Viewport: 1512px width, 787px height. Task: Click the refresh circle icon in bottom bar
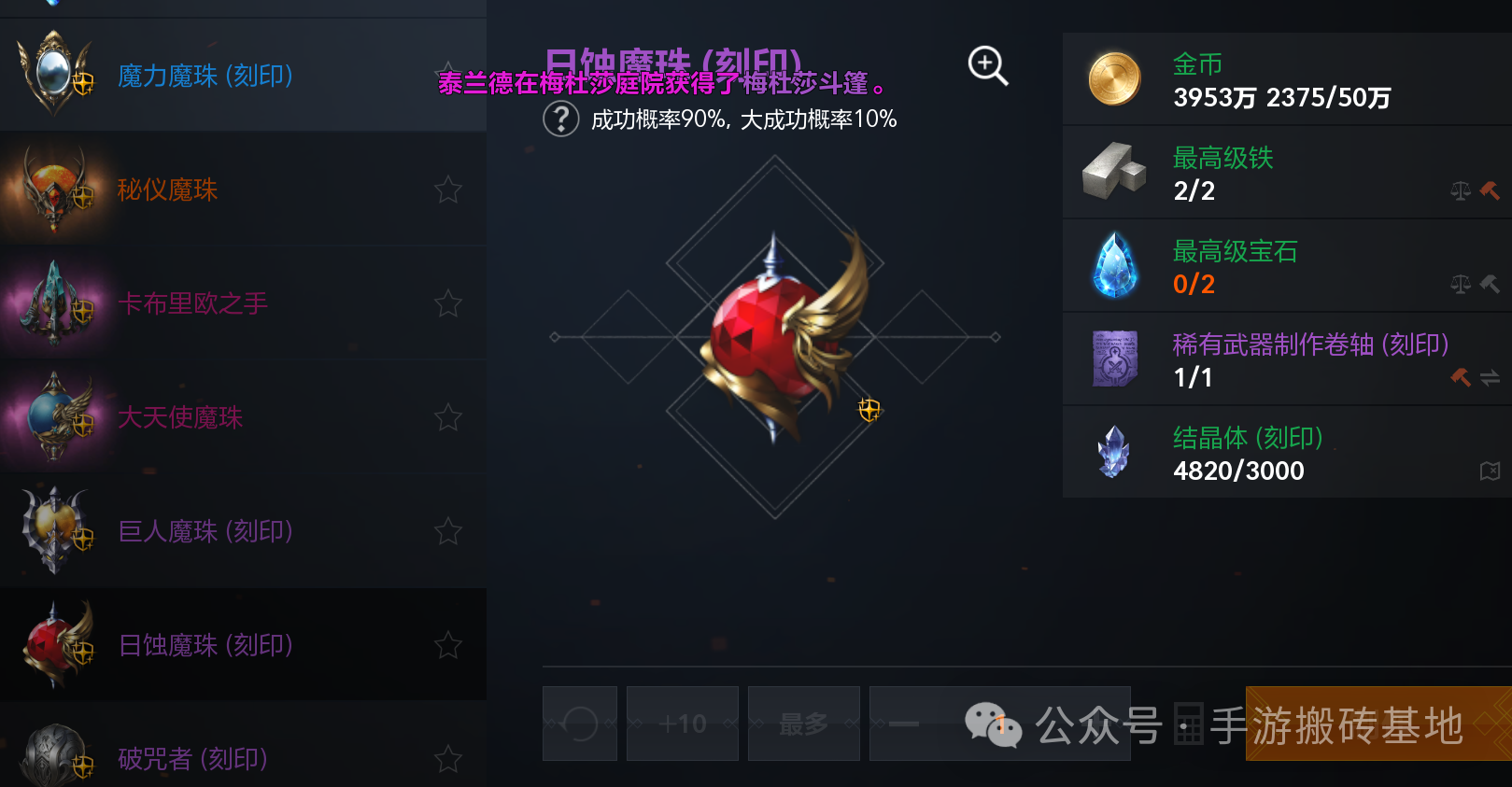pyautogui.click(x=579, y=724)
